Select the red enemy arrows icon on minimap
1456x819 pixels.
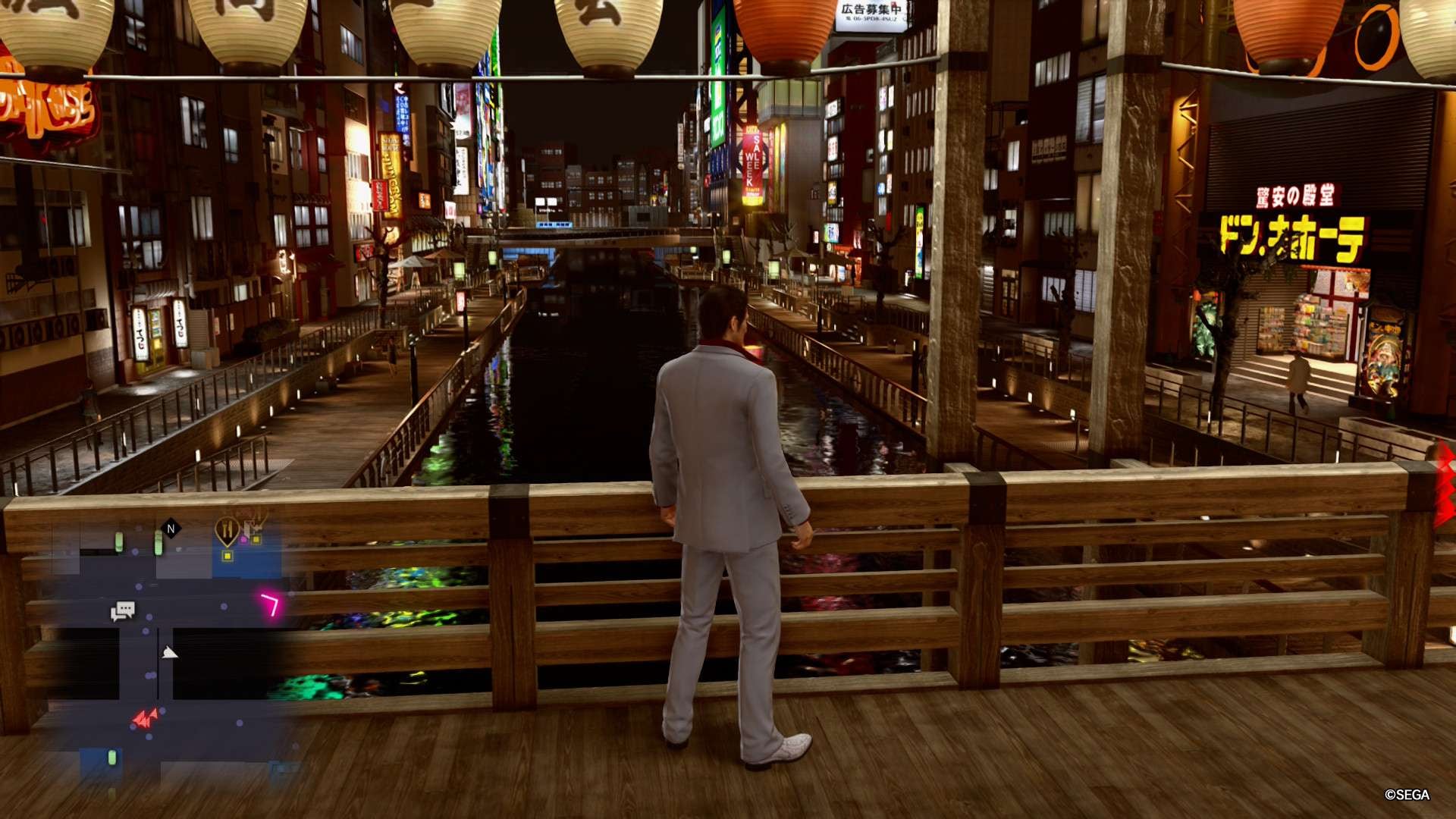(145, 718)
